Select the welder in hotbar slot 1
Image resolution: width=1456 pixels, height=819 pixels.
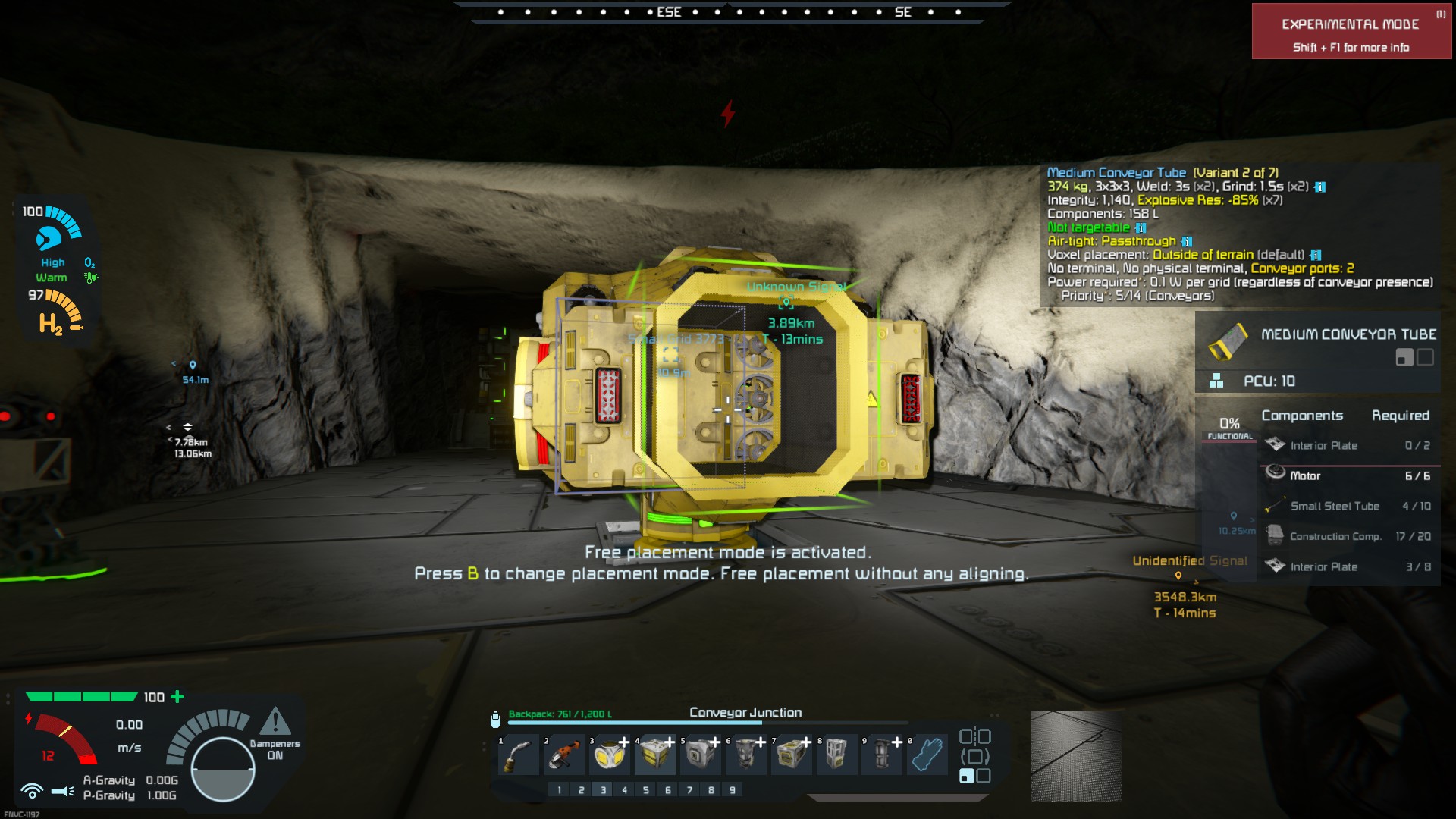coord(519,755)
